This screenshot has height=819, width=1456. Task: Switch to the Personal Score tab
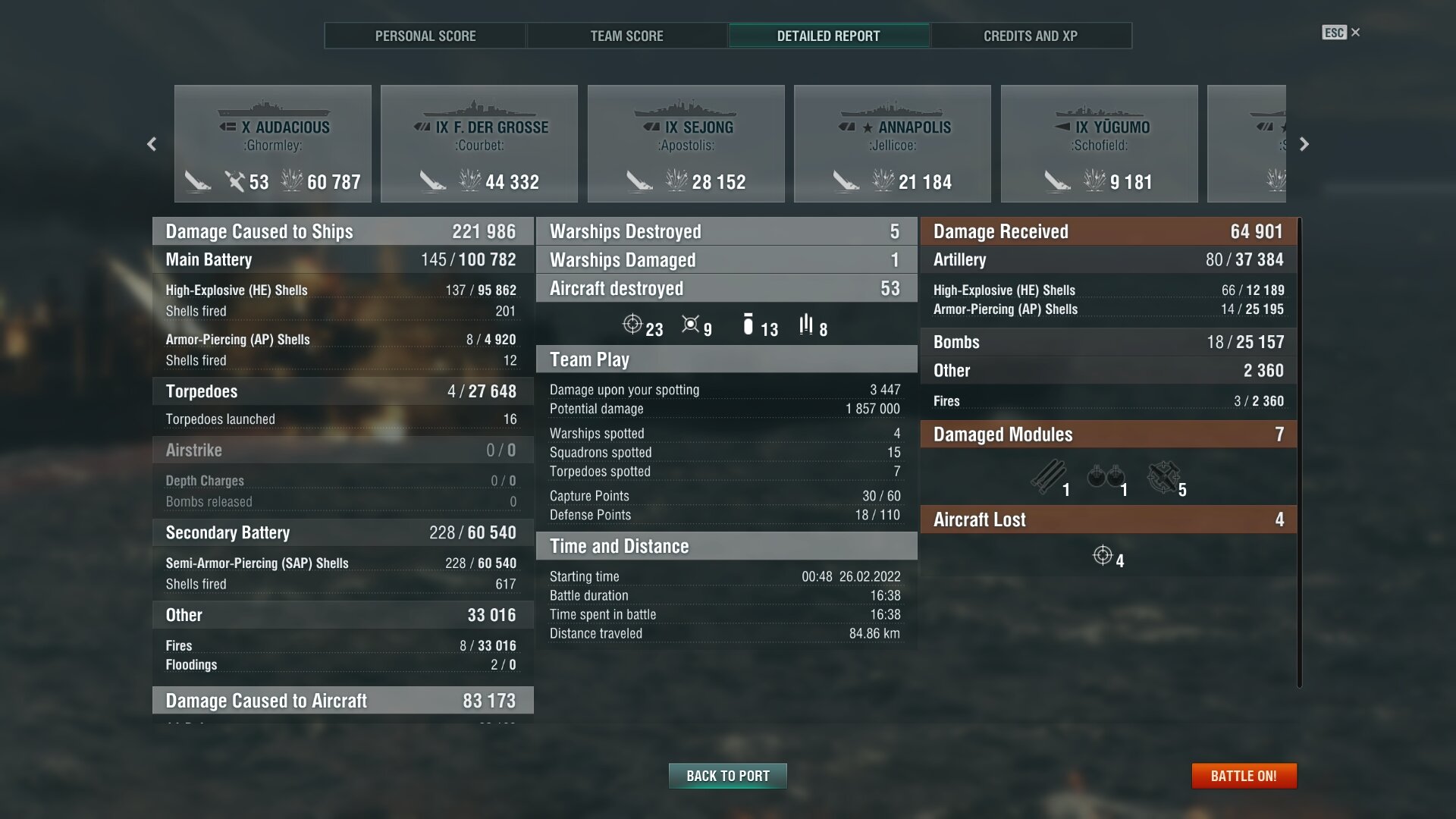pyautogui.click(x=425, y=36)
